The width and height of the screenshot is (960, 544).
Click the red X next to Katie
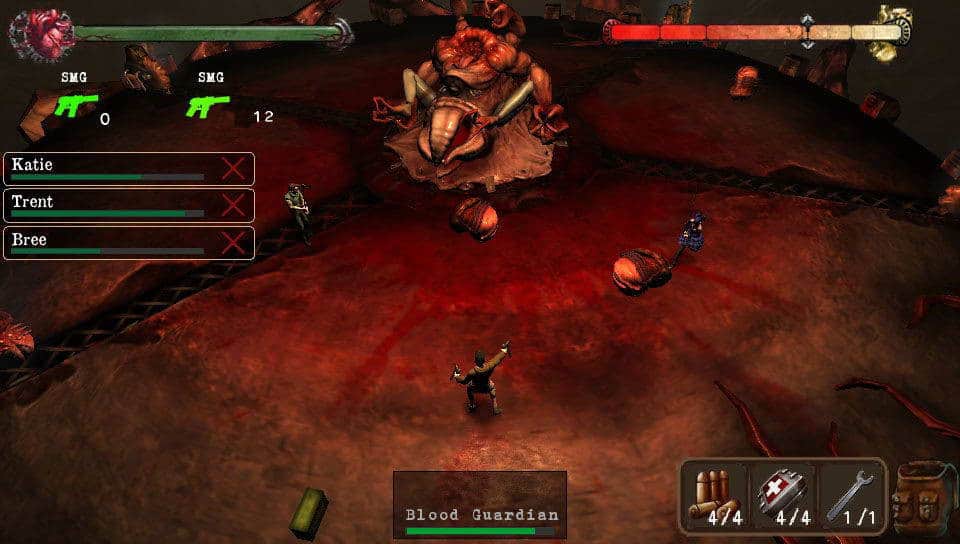point(233,168)
